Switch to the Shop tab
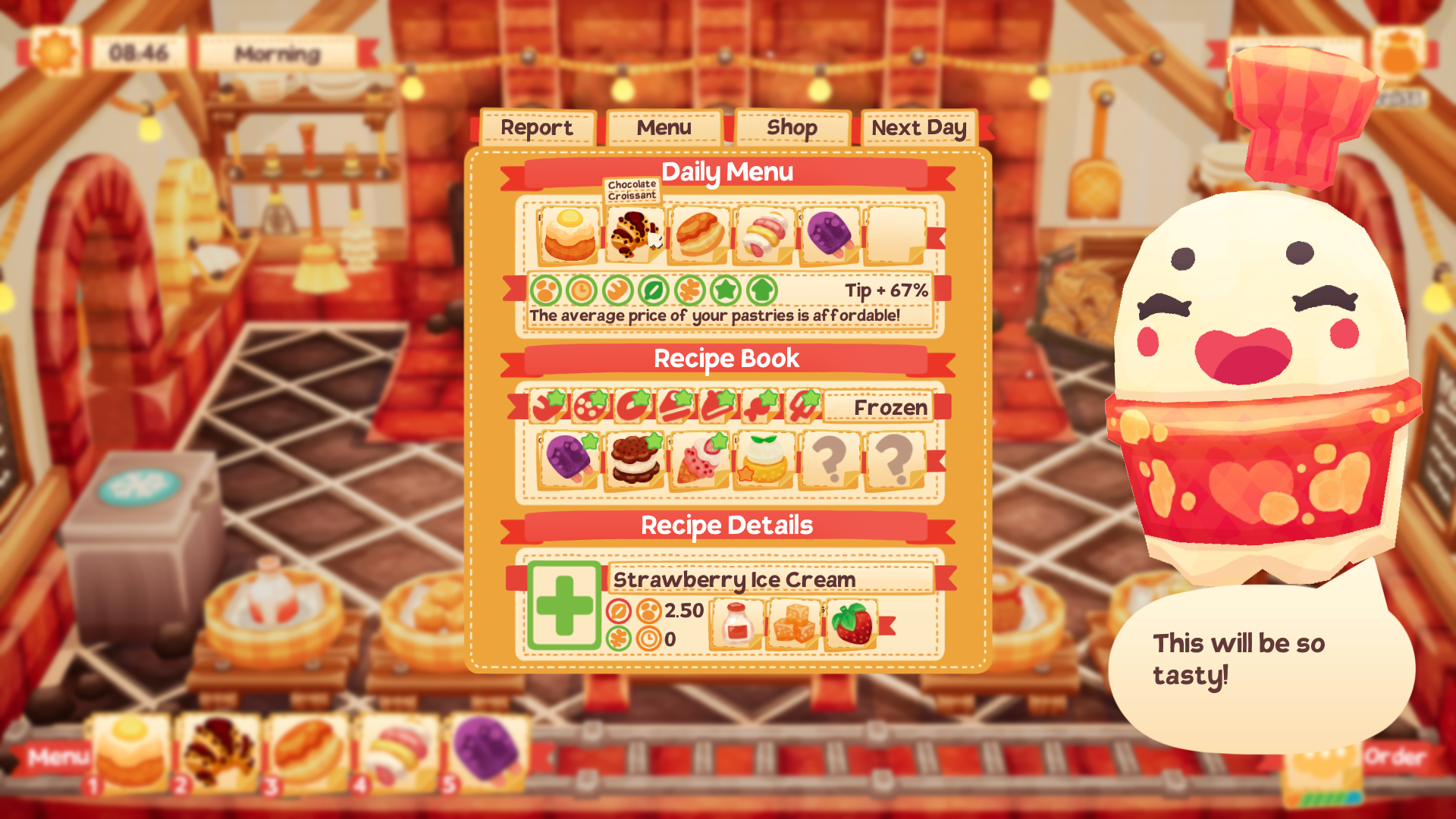Screen dimensions: 1456x819 (x=791, y=127)
